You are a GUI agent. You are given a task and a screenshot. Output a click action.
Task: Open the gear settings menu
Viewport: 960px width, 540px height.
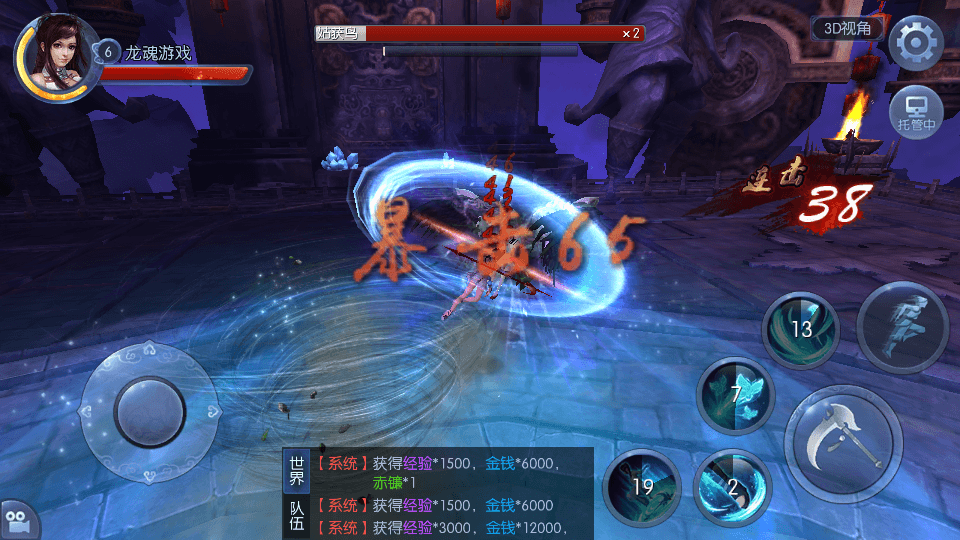(x=916, y=44)
